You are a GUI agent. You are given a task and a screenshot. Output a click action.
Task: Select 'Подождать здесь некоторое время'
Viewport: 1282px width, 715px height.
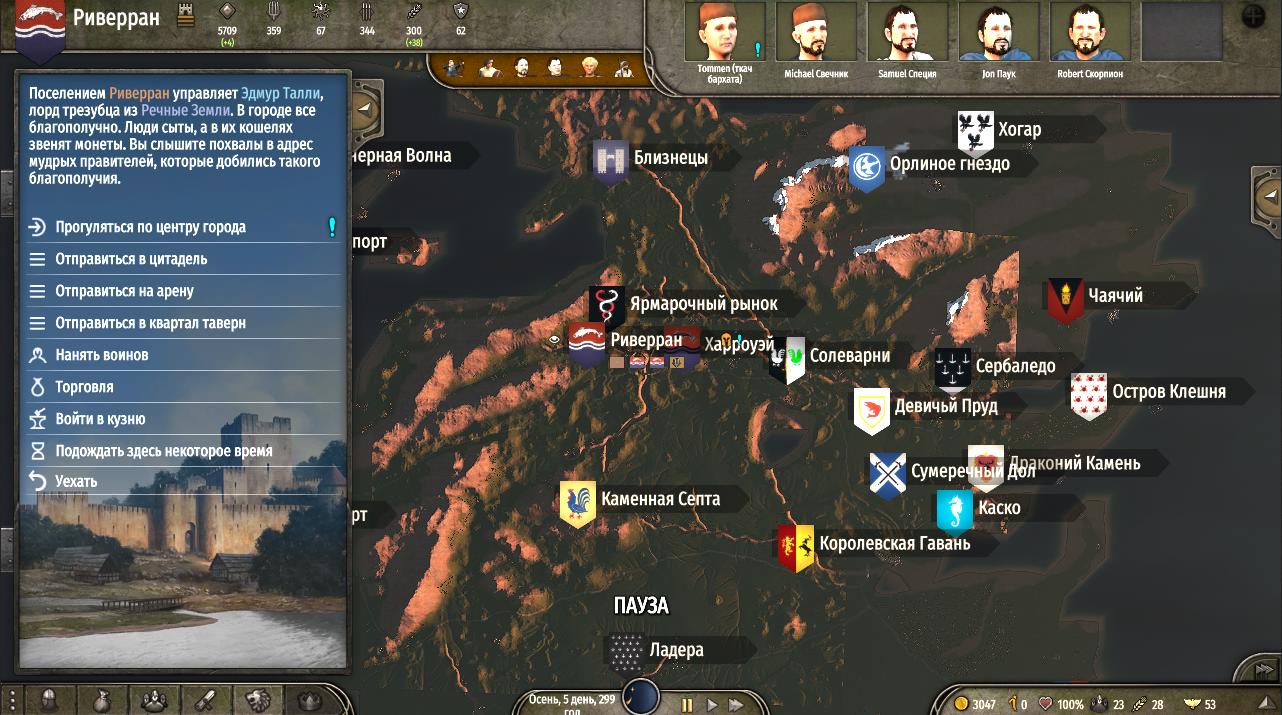(x=163, y=451)
